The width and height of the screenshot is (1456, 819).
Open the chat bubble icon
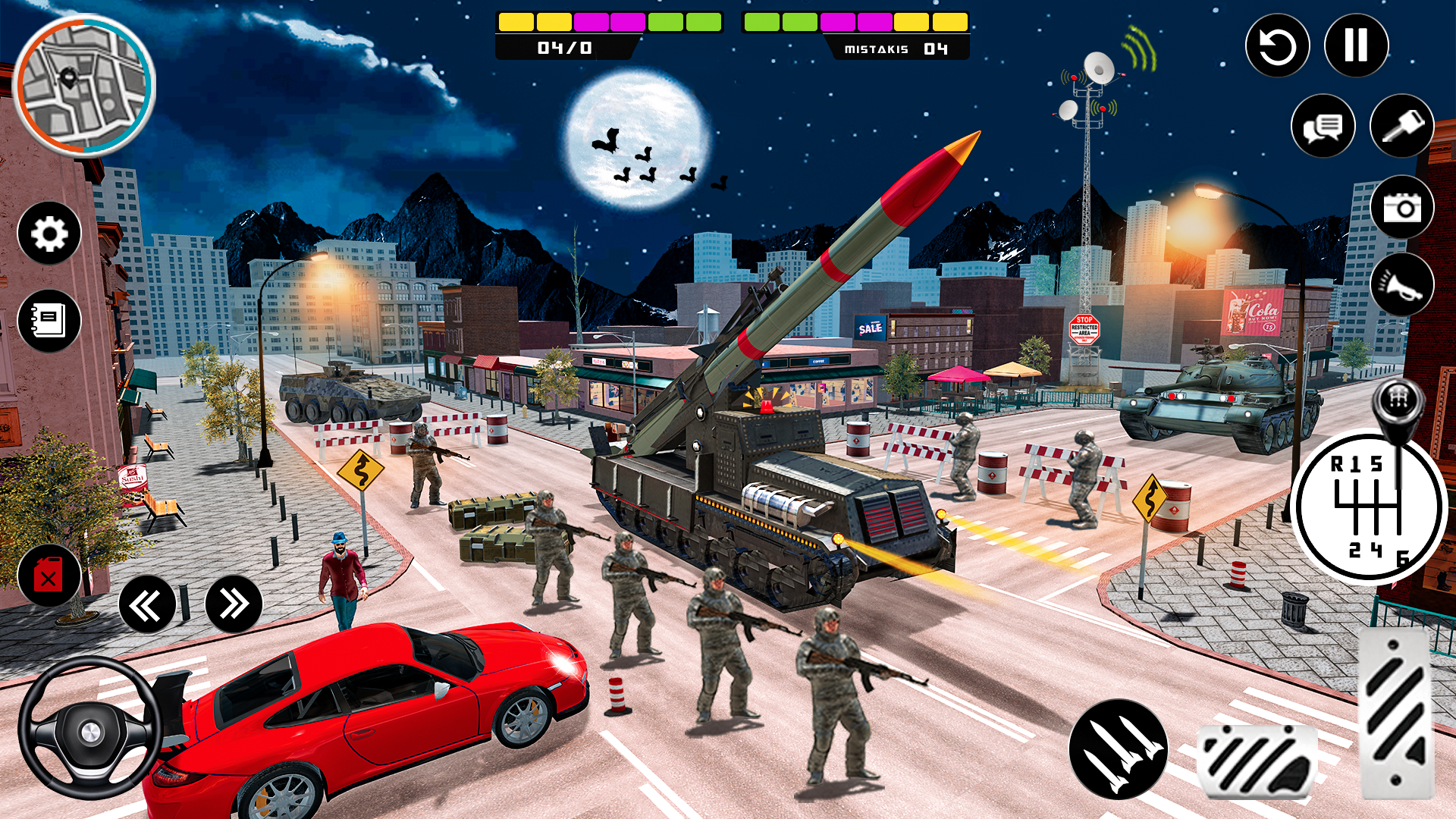tap(1323, 127)
